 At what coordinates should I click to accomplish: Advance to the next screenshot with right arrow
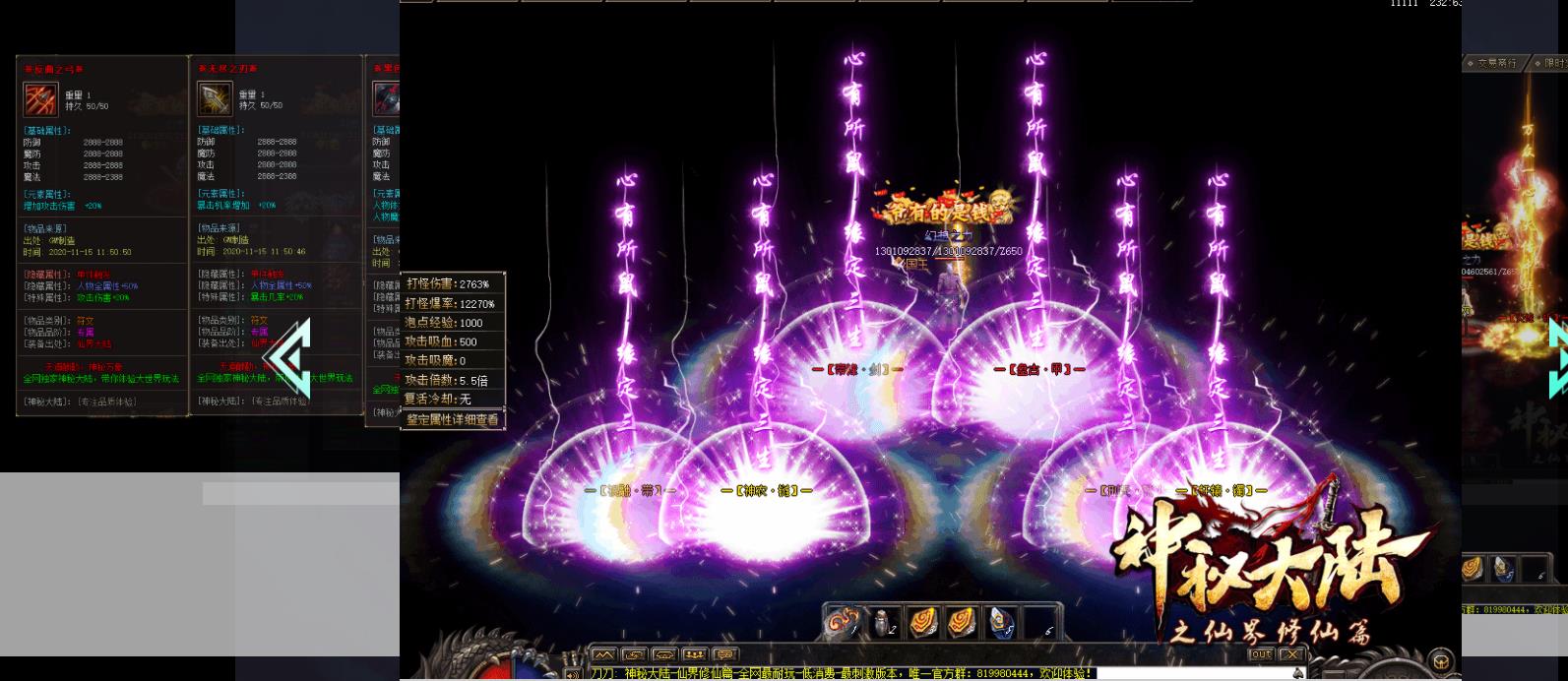[x=1558, y=359]
